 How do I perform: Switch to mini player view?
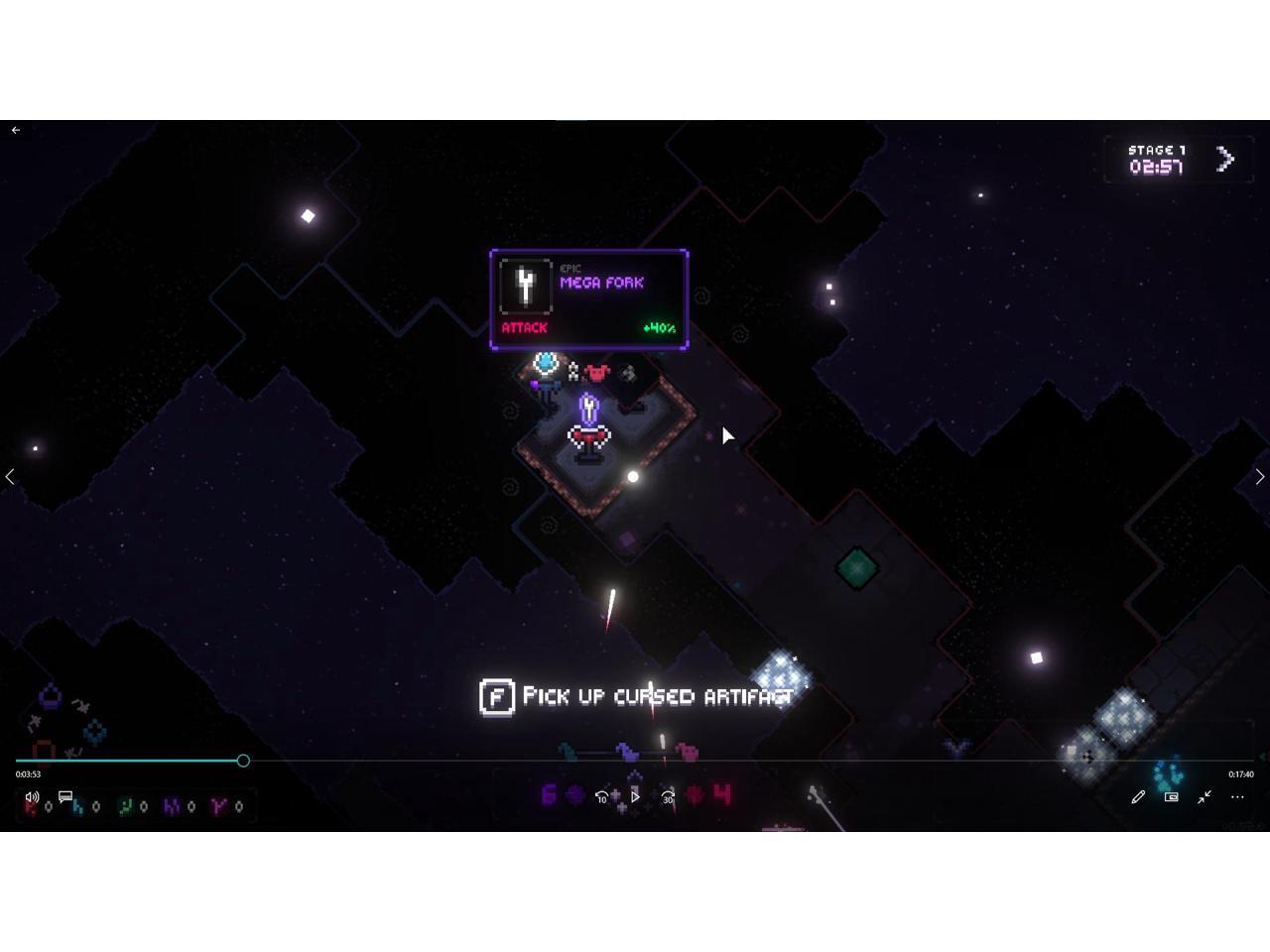[1171, 797]
